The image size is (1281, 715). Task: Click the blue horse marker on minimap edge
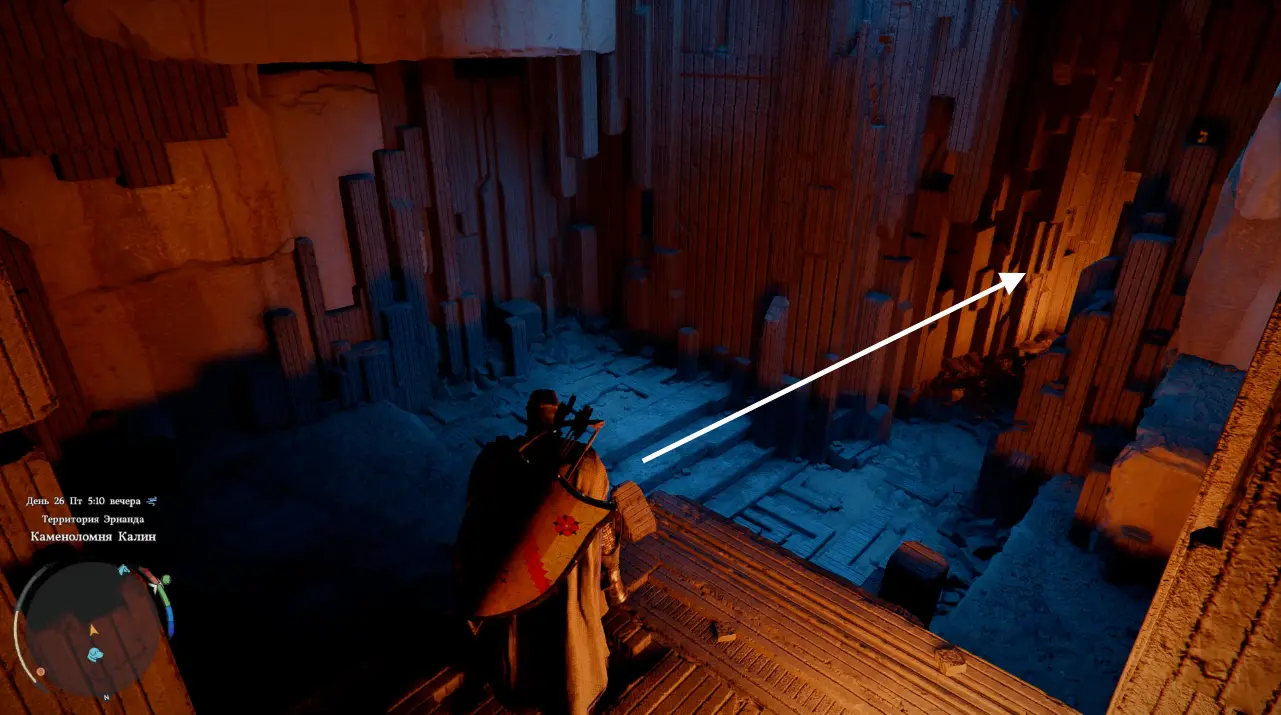124,571
